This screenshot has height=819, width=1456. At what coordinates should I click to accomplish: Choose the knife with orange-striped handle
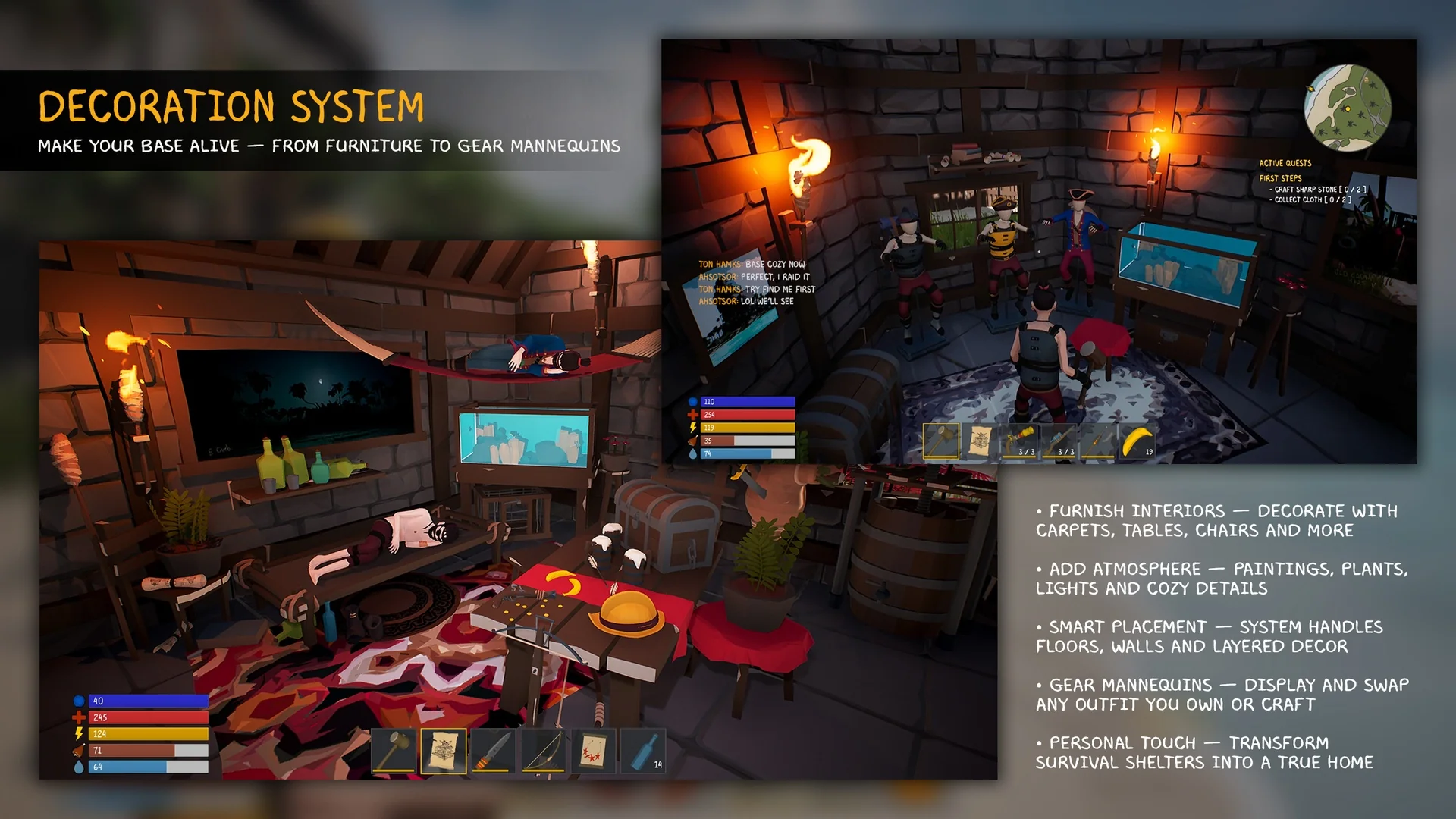coord(494,752)
